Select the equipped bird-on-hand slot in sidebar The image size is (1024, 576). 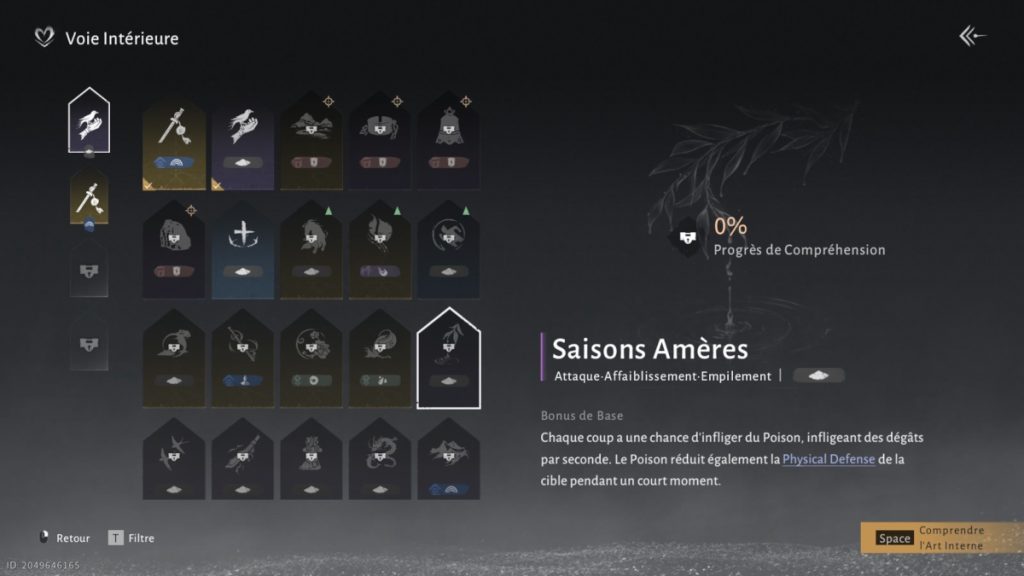point(88,121)
